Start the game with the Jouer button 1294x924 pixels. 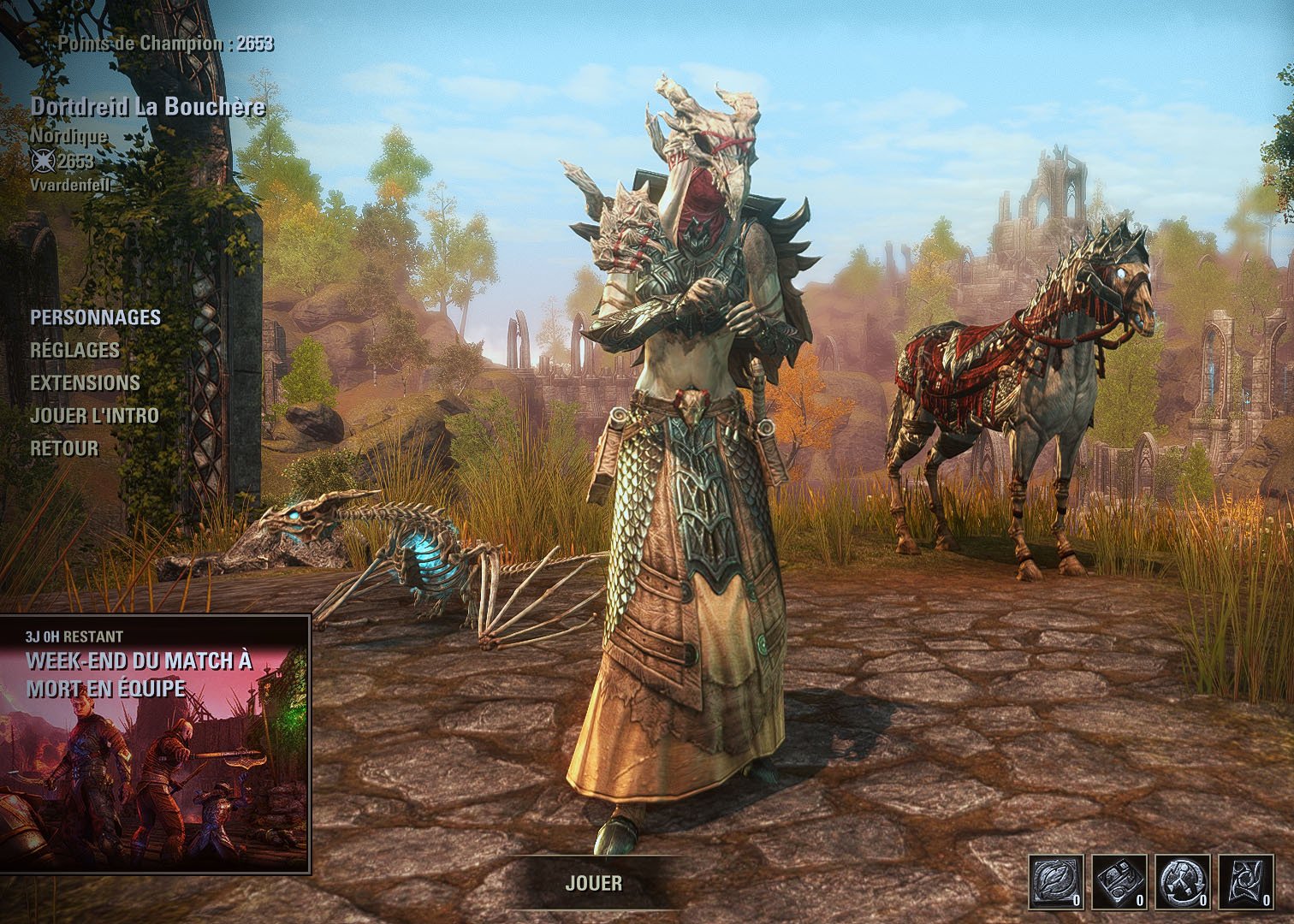(x=593, y=883)
